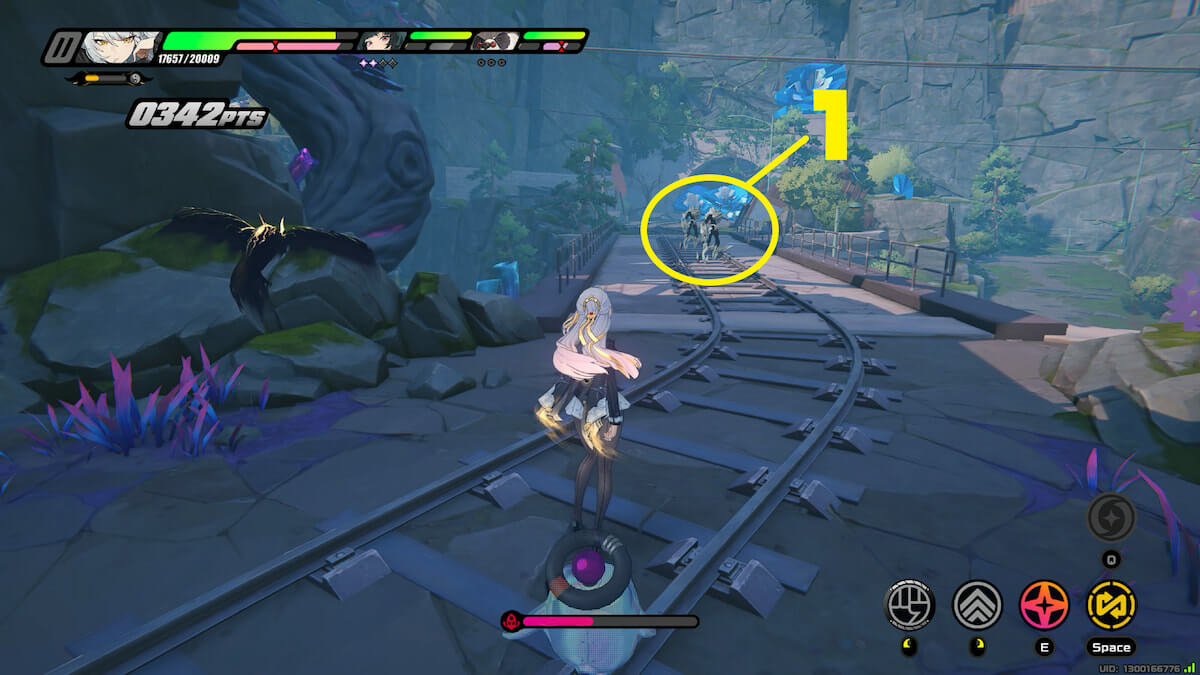The image size is (1200, 675).
Task: Activate the greyed-out ultimate icon
Action: point(1111,517)
